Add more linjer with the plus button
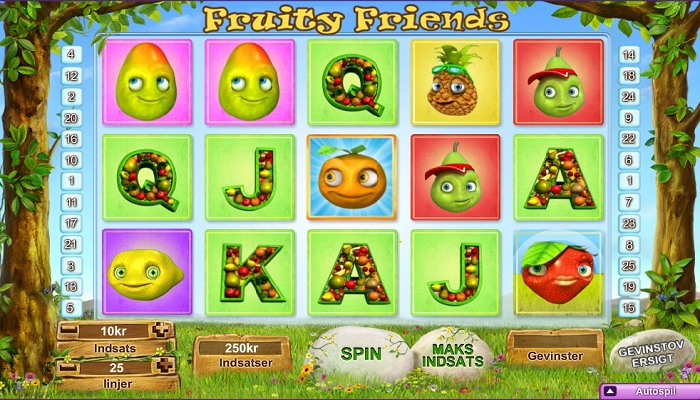 pos(162,368)
